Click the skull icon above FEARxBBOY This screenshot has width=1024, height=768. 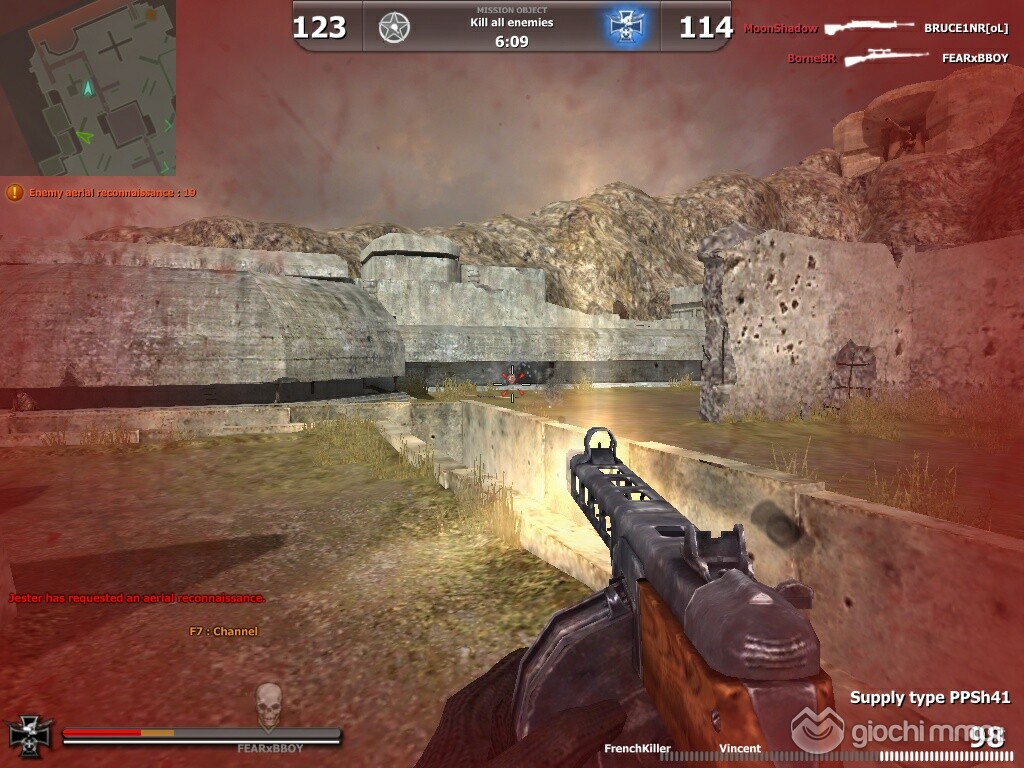point(268,706)
